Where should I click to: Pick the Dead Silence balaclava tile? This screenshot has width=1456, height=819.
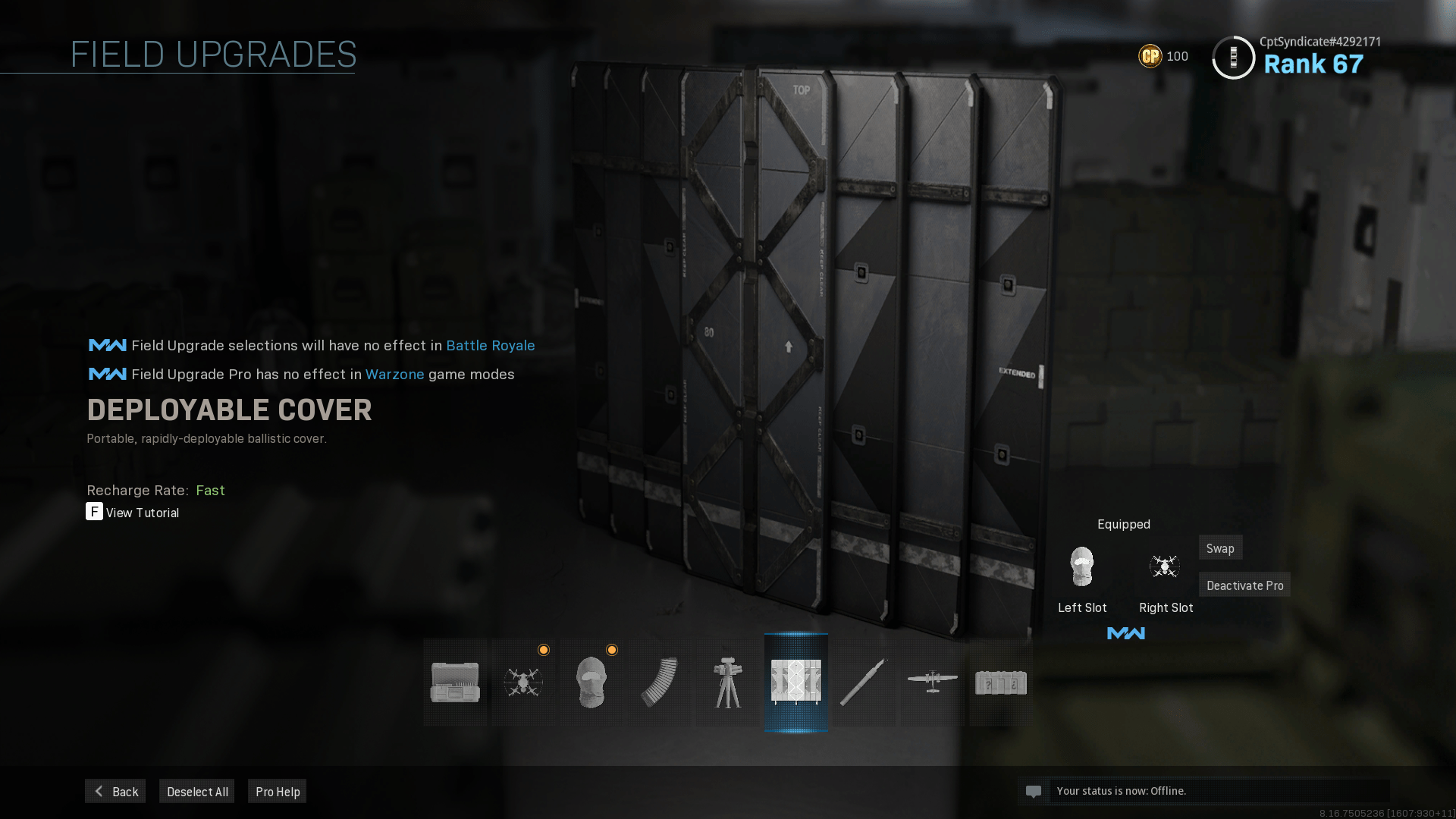[591, 682]
